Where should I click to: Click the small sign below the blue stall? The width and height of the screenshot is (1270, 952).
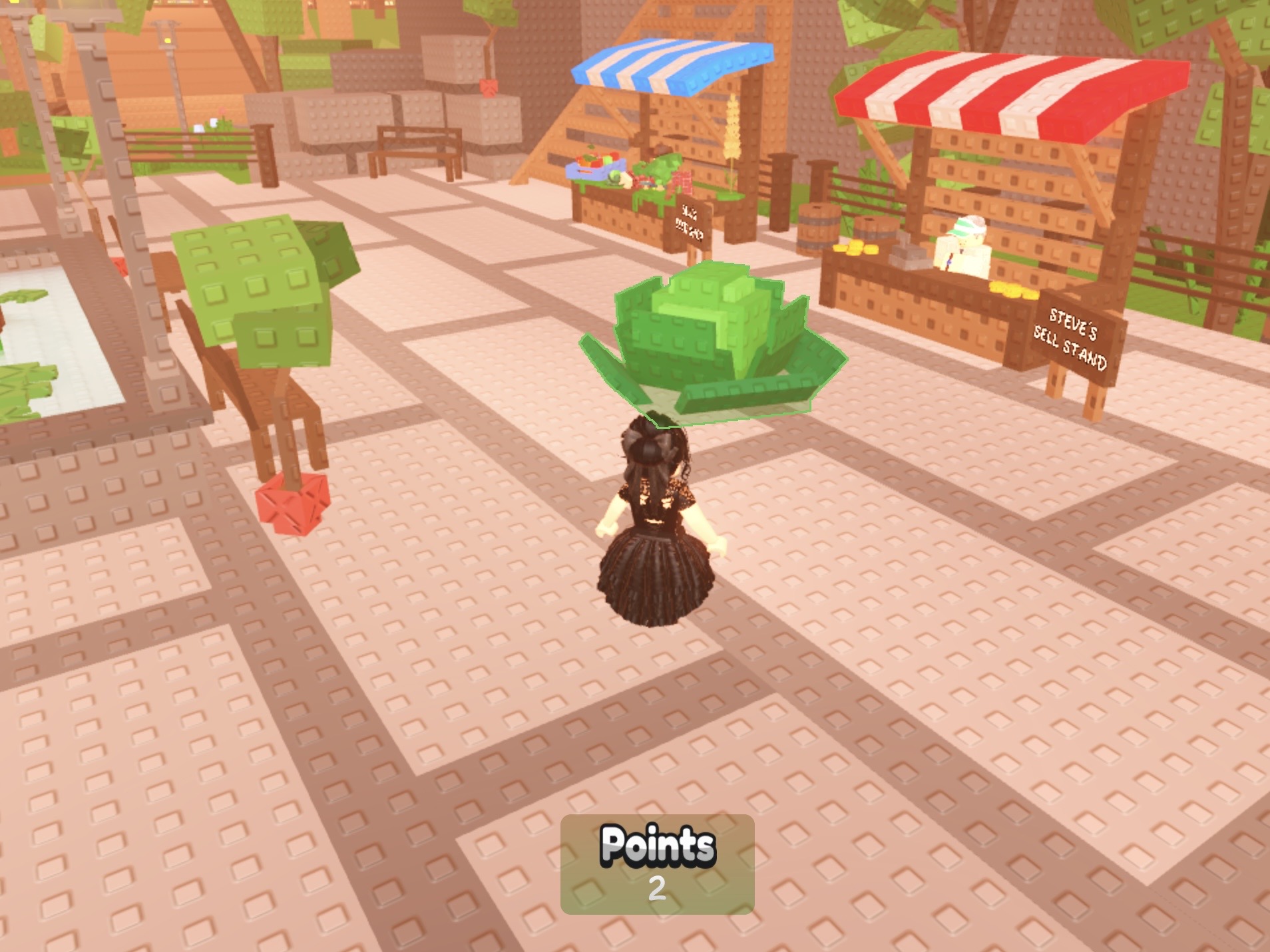tap(692, 223)
